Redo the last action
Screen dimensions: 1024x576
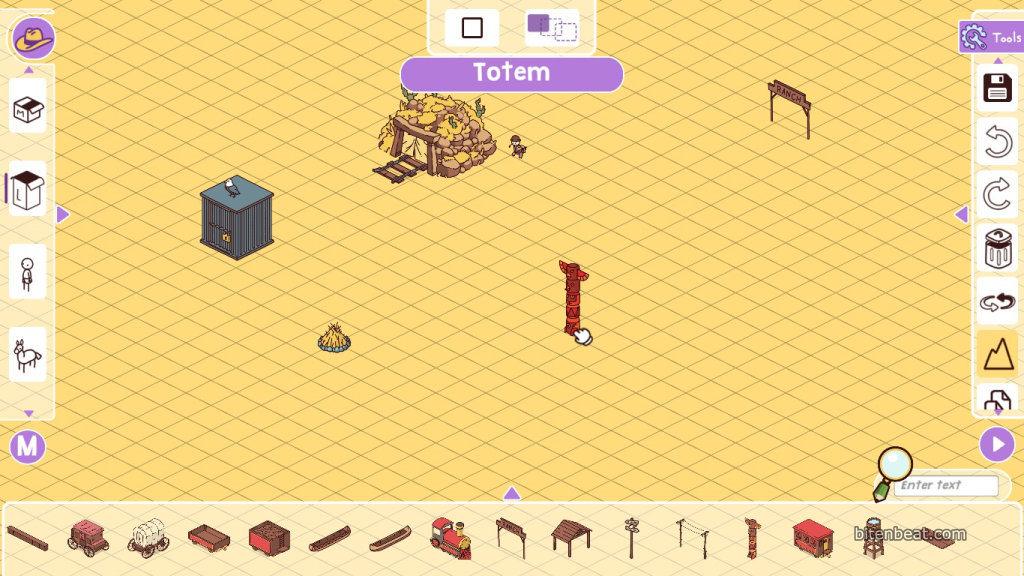[x=997, y=194]
